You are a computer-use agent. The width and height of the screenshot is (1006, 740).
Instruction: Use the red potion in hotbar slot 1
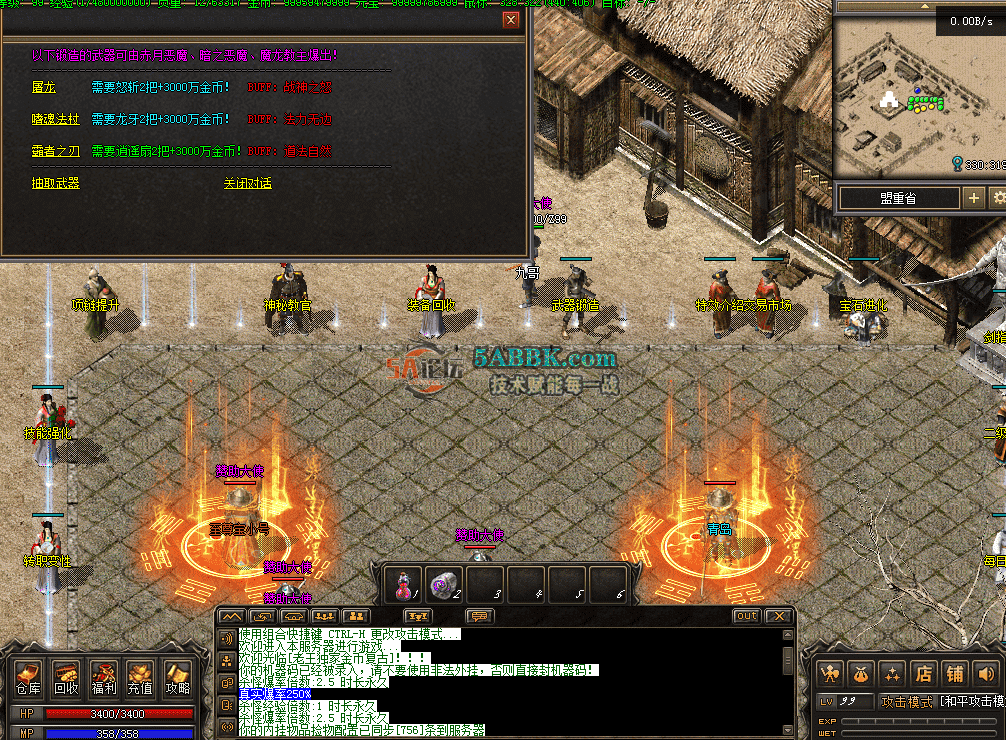click(x=407, y=584)
